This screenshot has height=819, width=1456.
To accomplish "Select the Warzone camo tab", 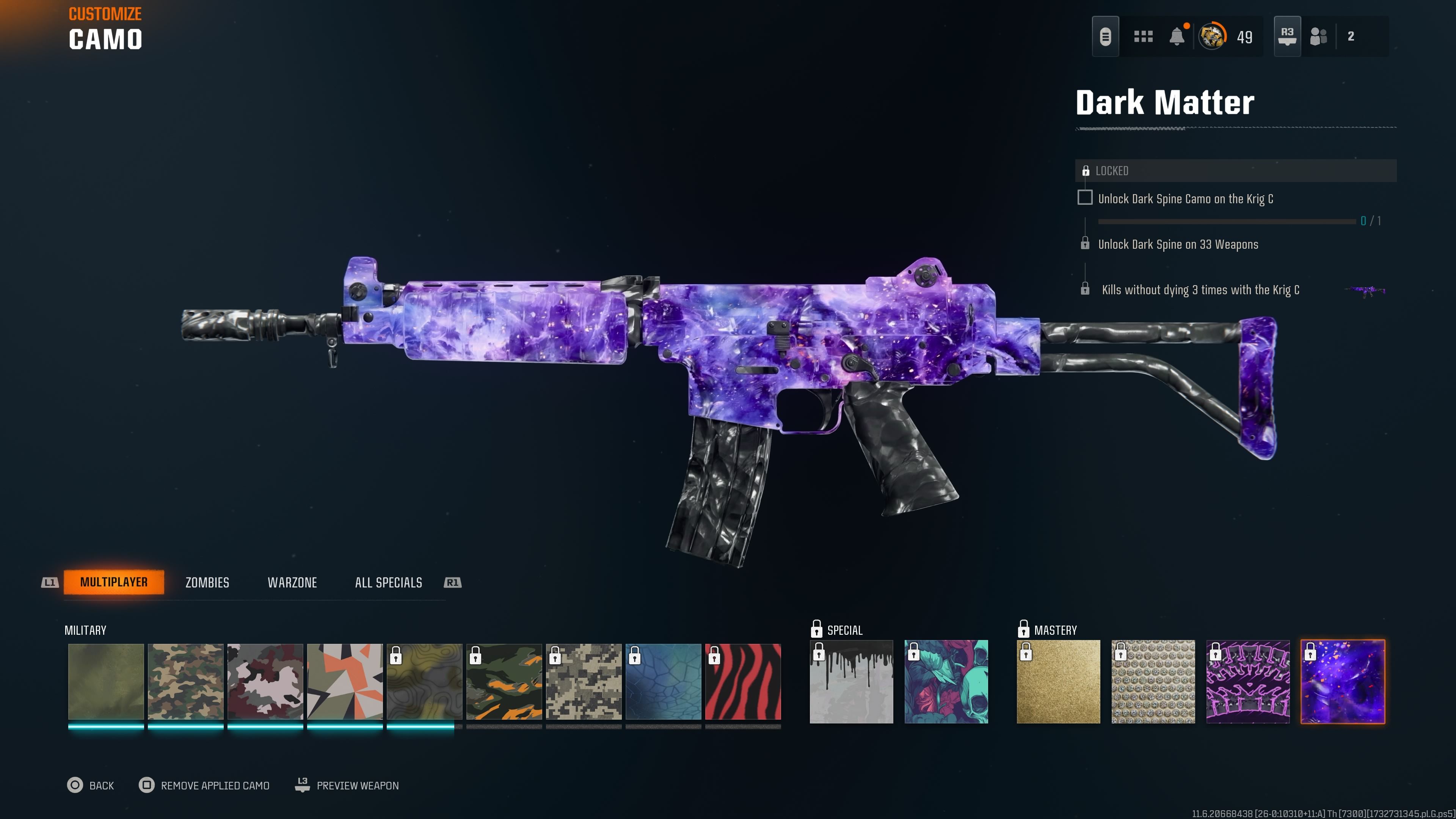I will [292, 583].
